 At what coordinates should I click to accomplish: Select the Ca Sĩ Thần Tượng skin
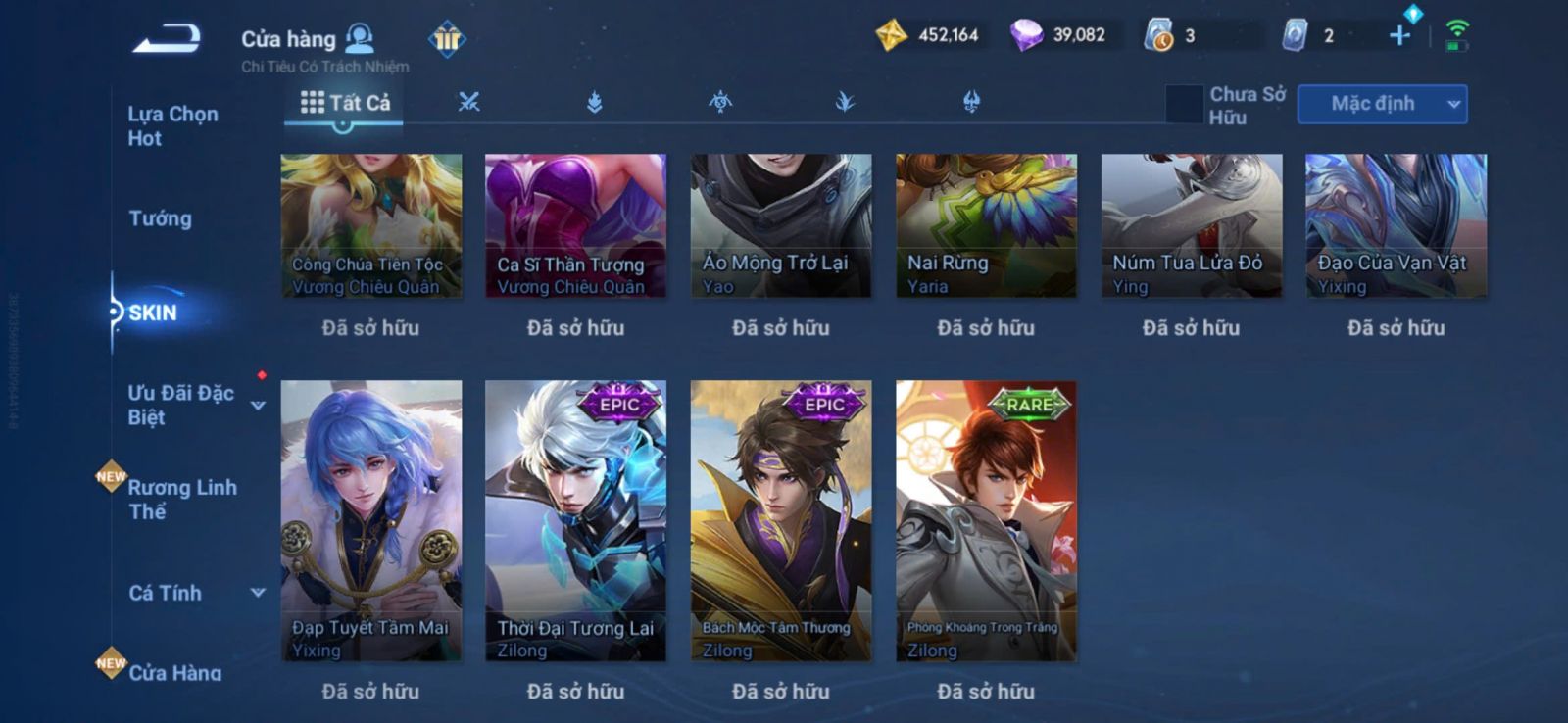pos(575,225)
